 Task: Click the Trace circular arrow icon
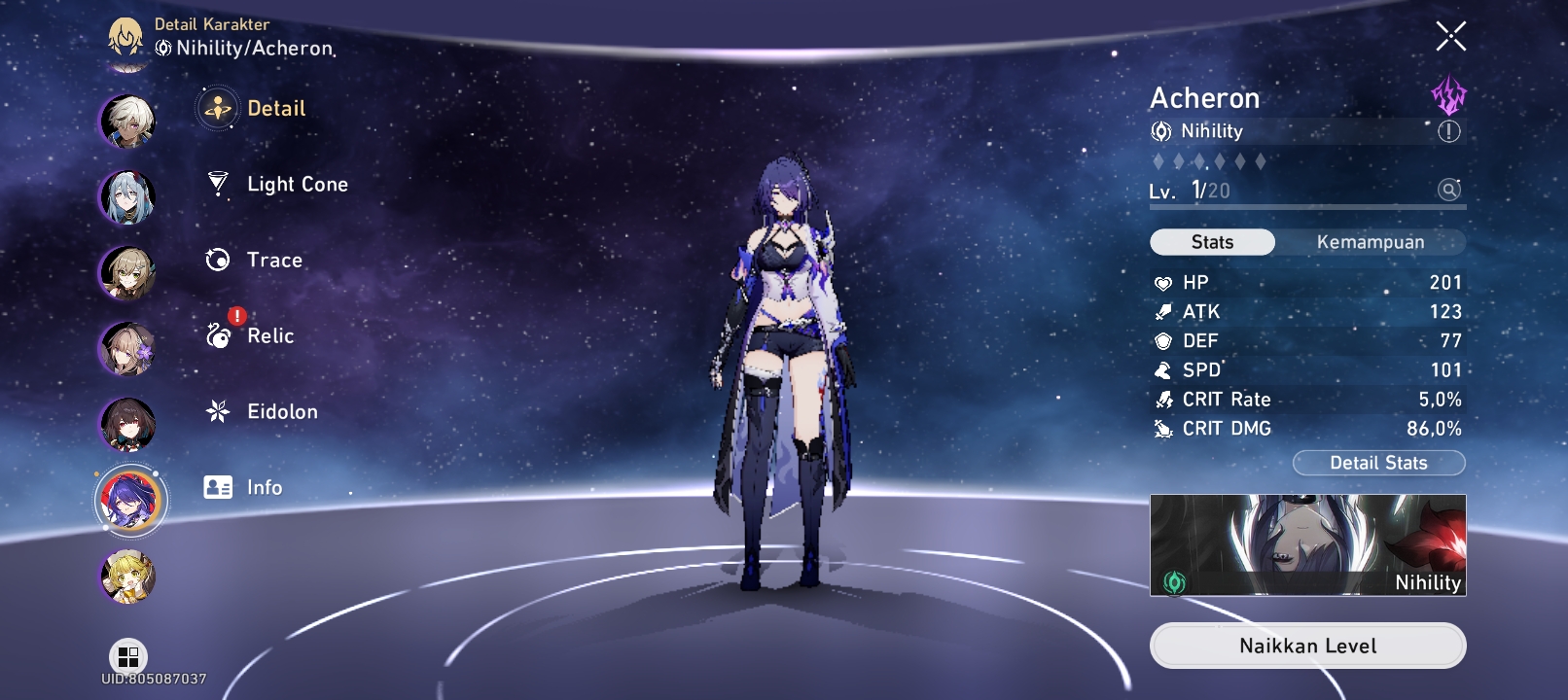tap(218, 260)
